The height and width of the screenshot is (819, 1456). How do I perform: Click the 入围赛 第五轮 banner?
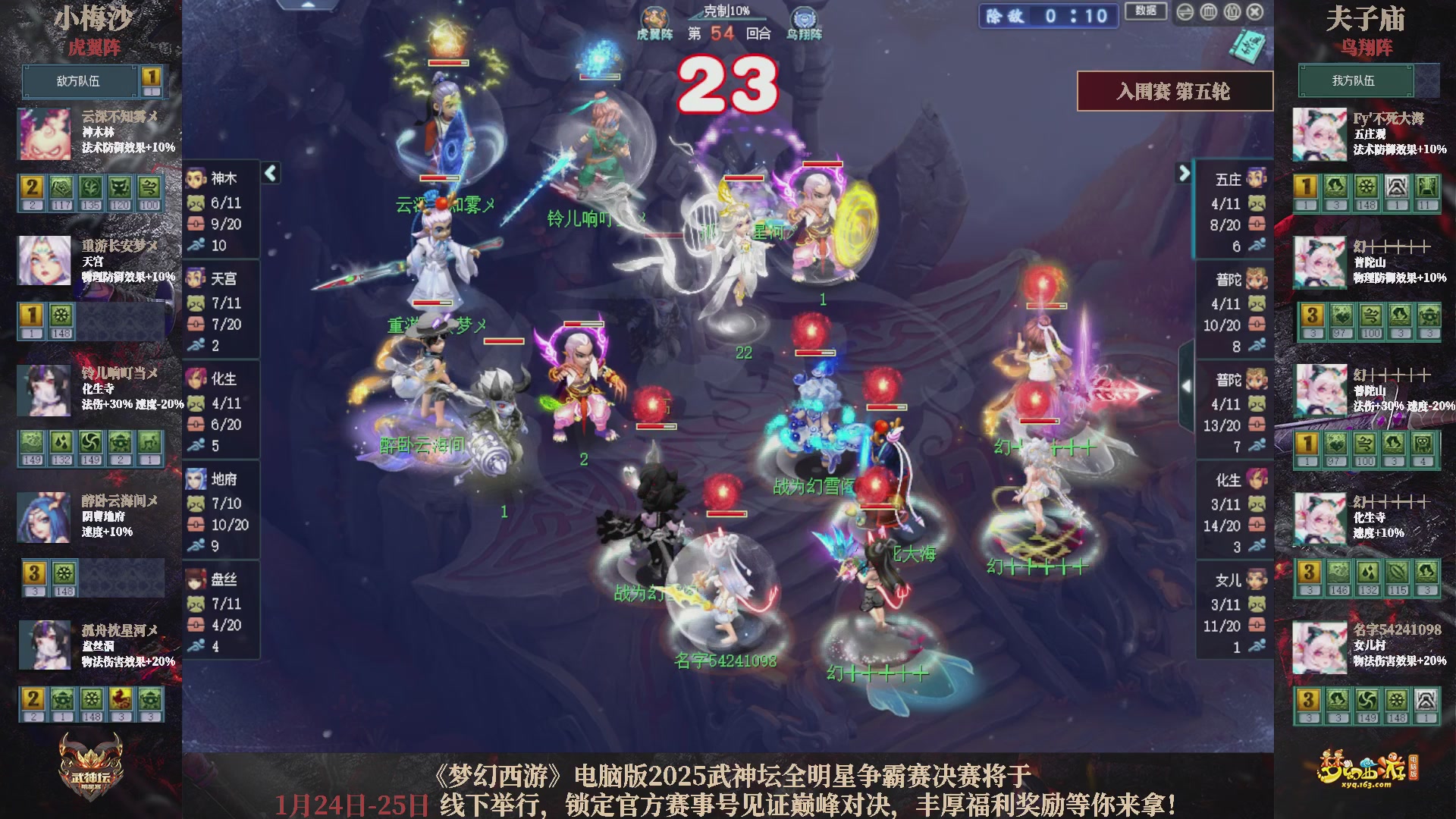(x=1174, y=90)
